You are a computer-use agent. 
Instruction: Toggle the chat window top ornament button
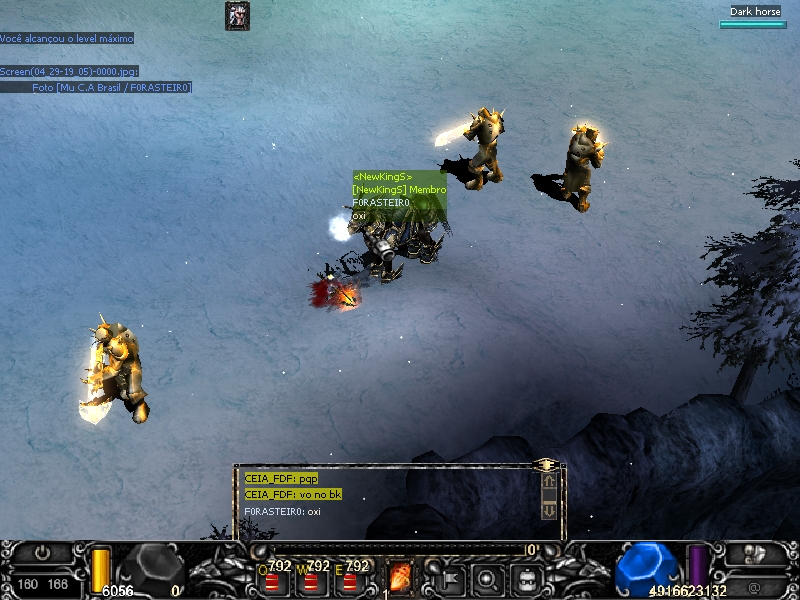[546, 465]
